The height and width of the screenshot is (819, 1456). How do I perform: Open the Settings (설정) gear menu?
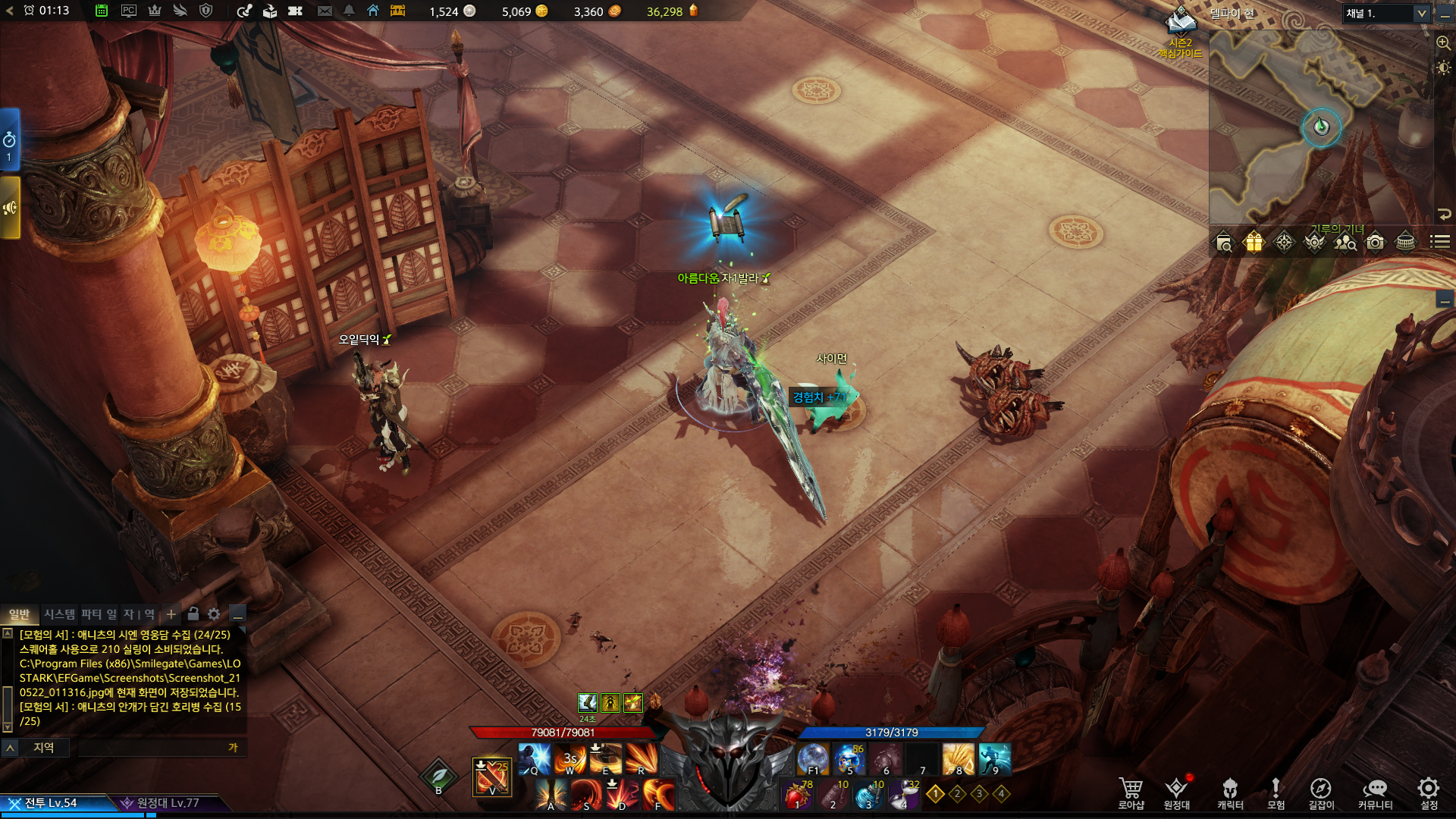1429,792
